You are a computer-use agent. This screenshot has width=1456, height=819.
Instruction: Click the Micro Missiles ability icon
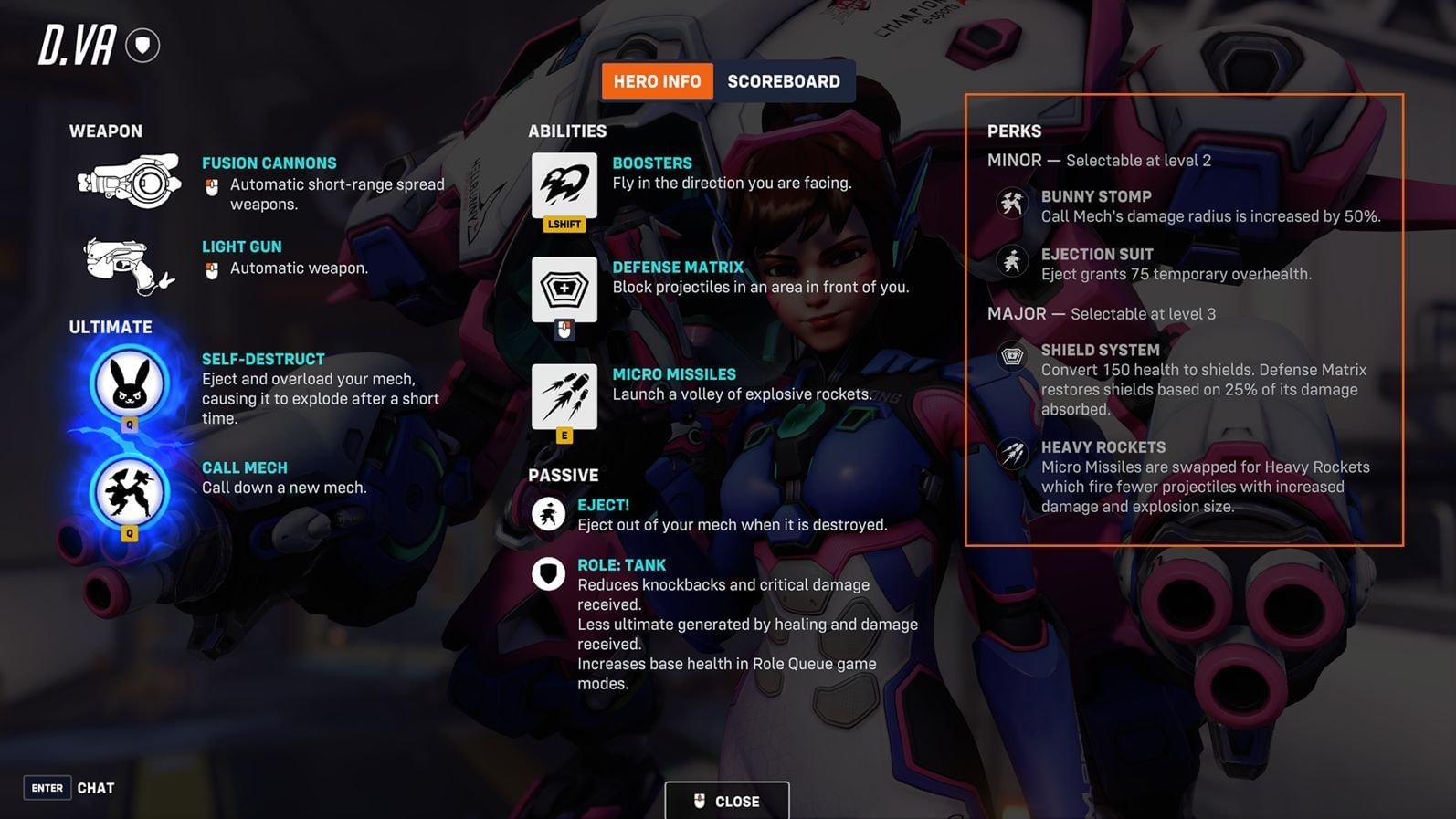[x=564, y=395]
